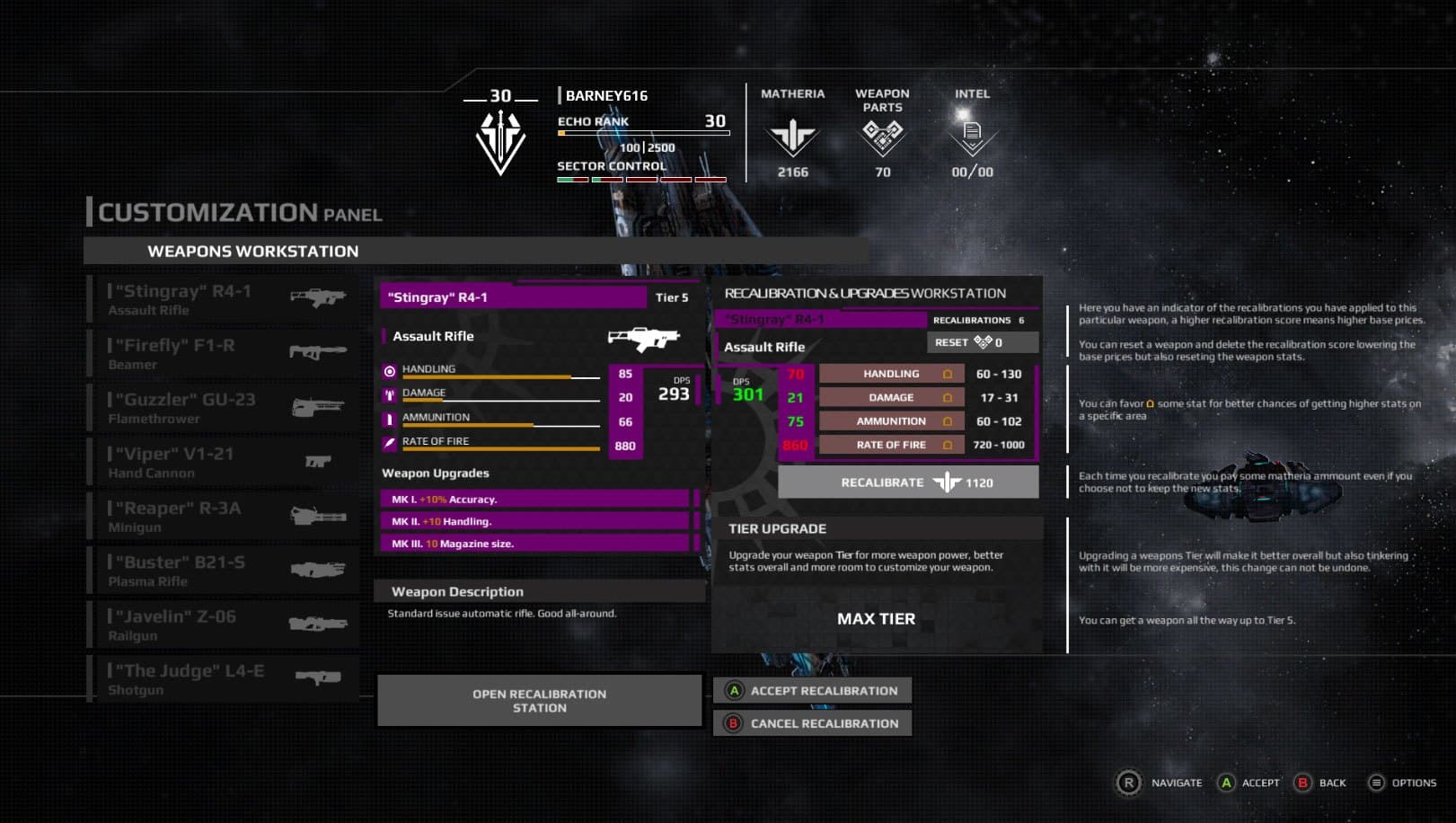Favor the Handling stat

(947, 374)
